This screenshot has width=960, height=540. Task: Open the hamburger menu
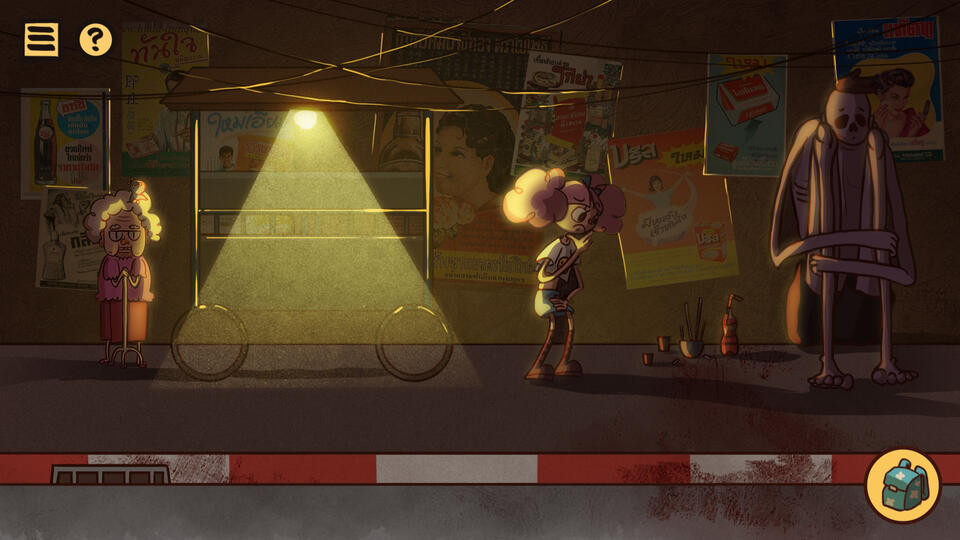pyautogui.click(x=41, y=40)
